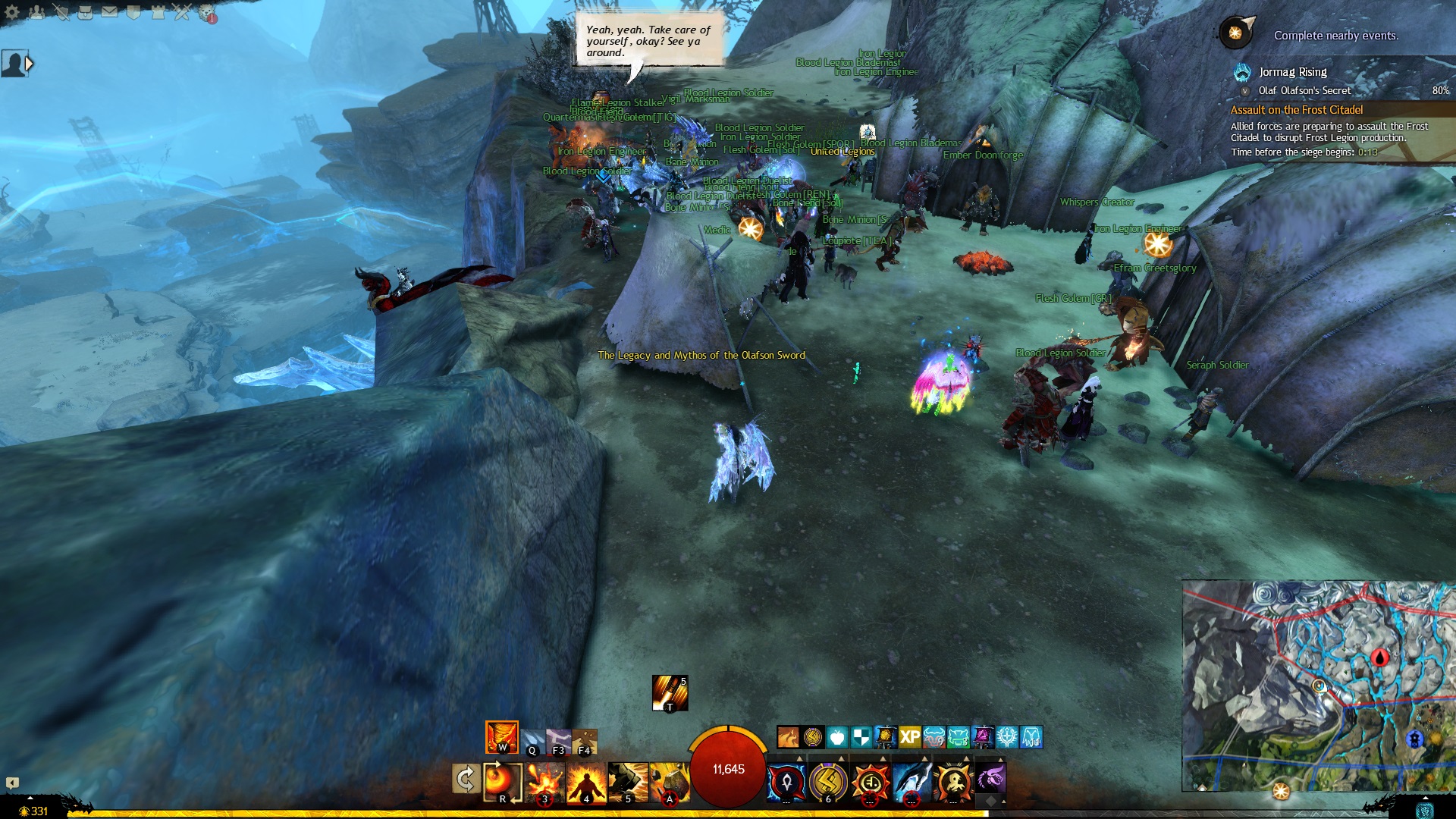Use the fire-figure skill in slot 4
This screenshot has height=819, width=1456.
(586, 781)
